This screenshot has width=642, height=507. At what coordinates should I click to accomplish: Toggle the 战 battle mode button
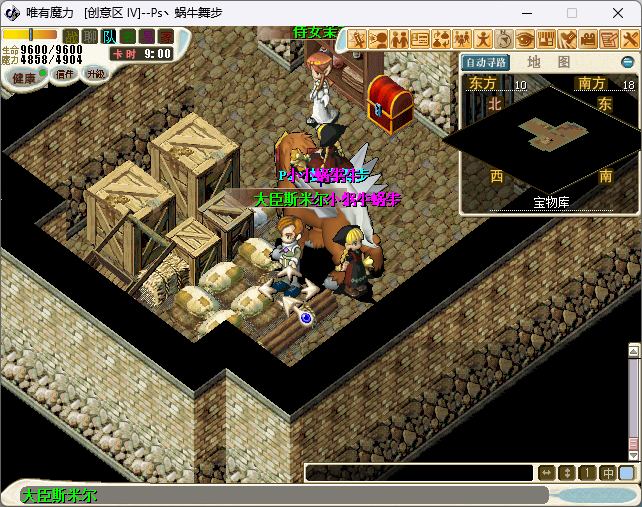[70, 37]
